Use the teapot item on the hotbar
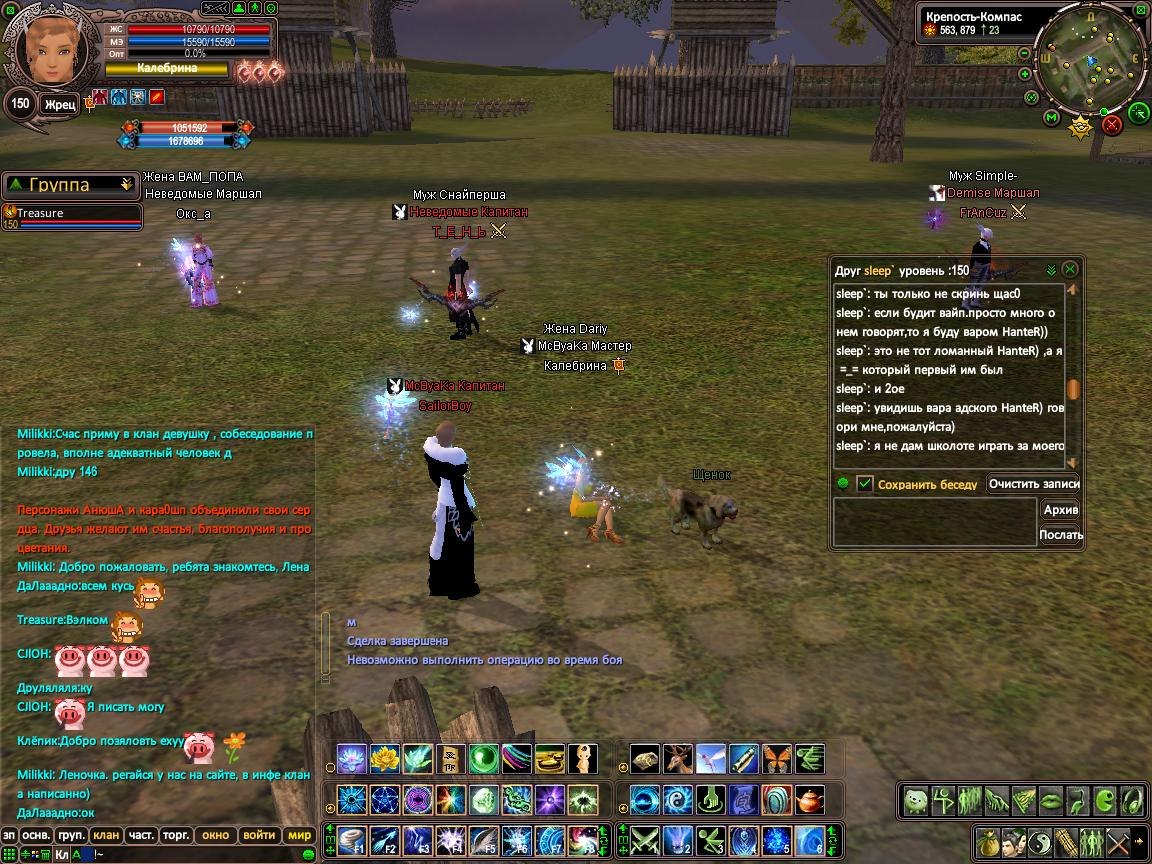Image resolution: width=1152 pixels, height=864 pixels. pos(809,800)
